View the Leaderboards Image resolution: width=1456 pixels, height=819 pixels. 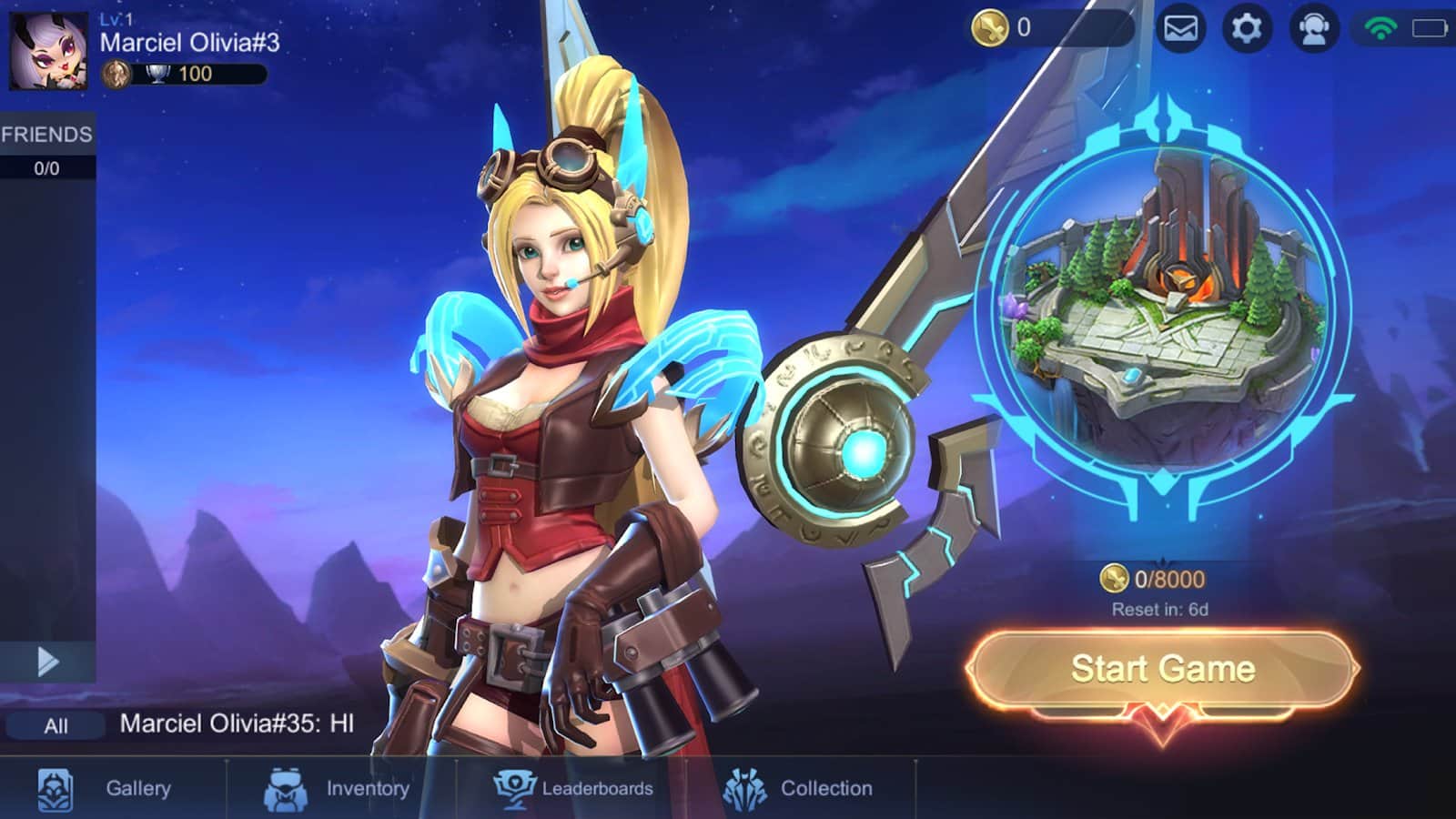[574, 788]
